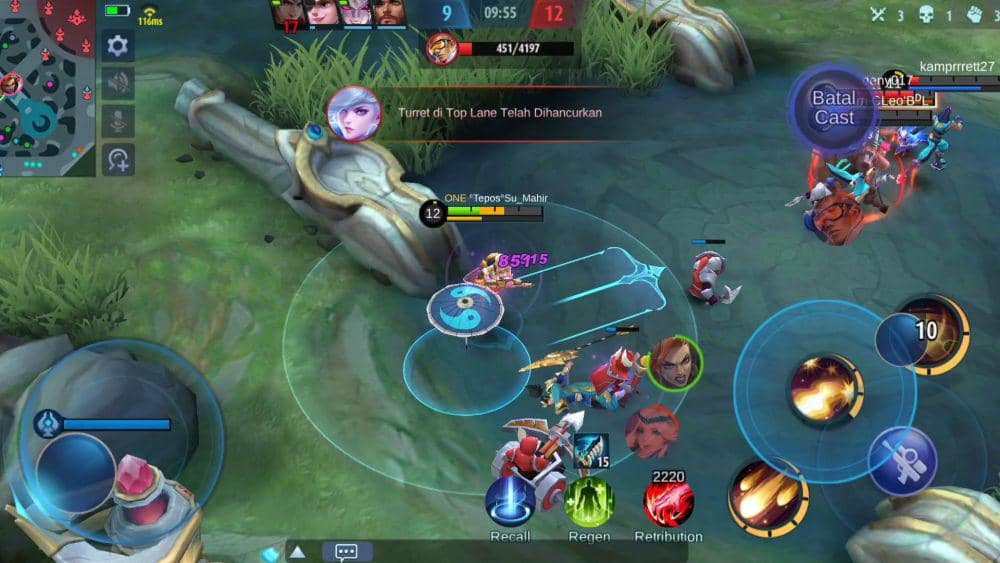Image resolution: width=1000 pixels, height=563 pixels.
Task: Activate the Recall spell
Action: tap(510, 501)
